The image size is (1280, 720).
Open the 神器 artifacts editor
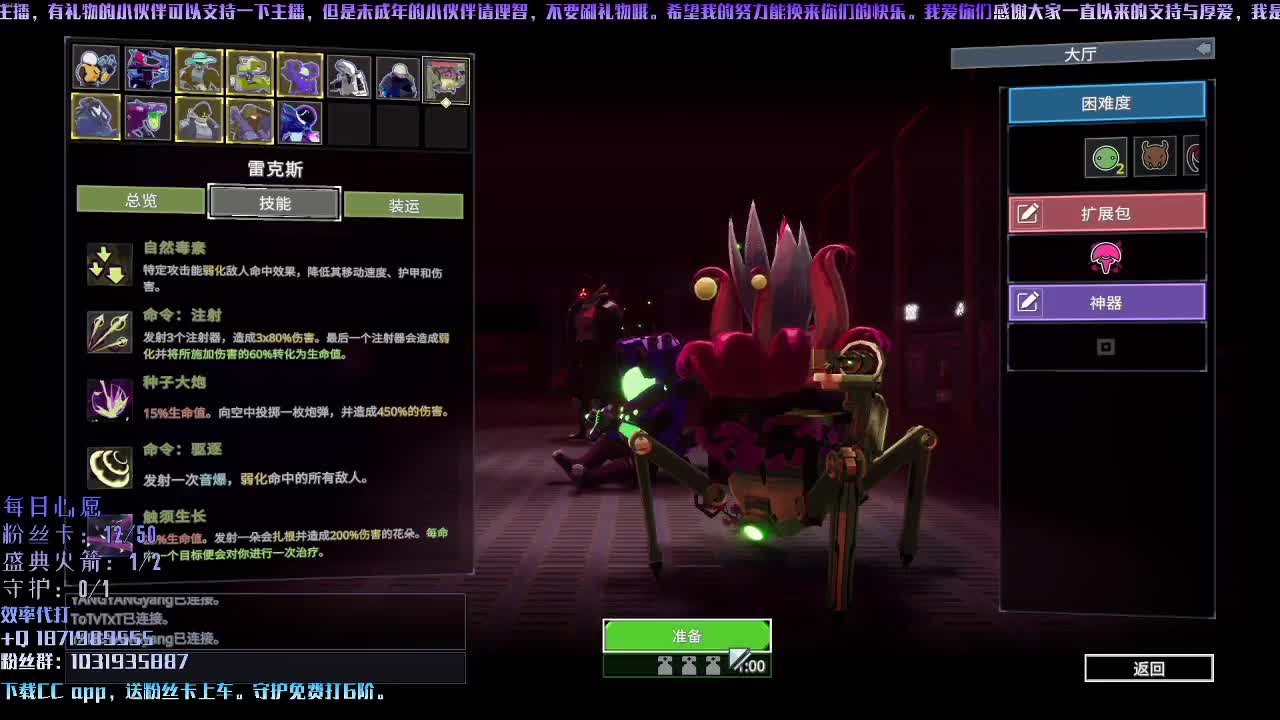click(1107, 302)
